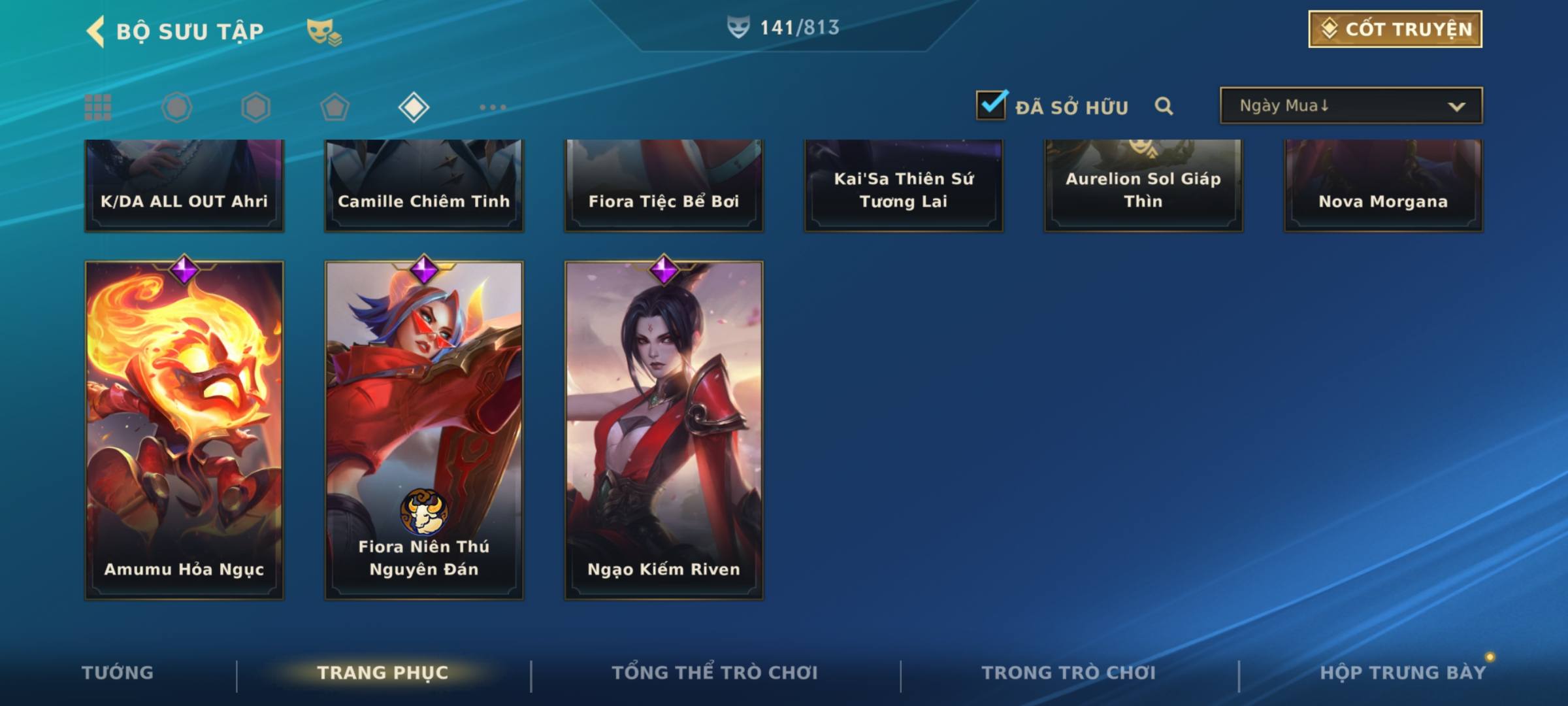Click the search magnifier icon
This screenshot has height=706, width=1568.
[1164, 106]
